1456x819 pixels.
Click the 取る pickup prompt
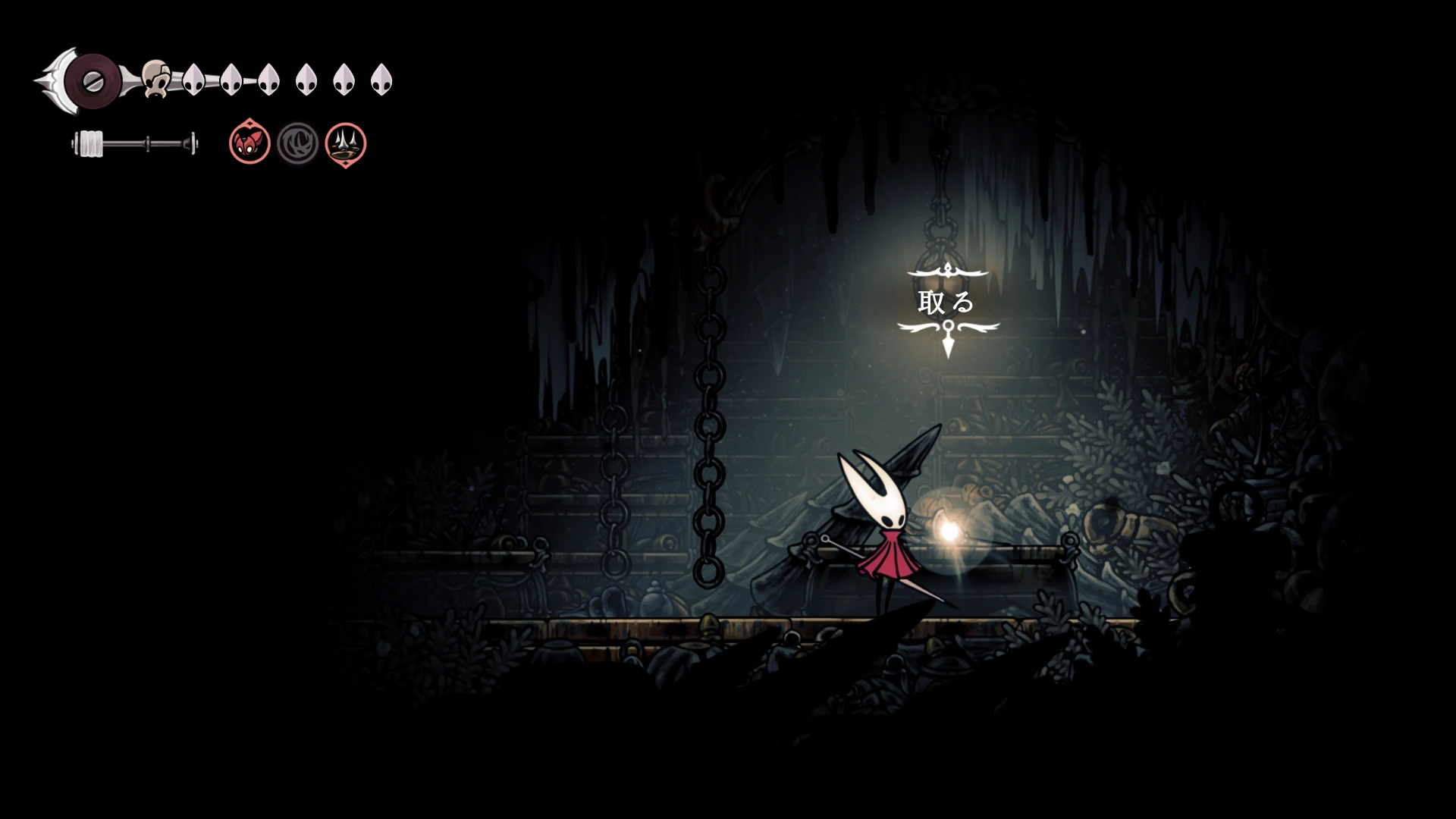pos(946,303)
